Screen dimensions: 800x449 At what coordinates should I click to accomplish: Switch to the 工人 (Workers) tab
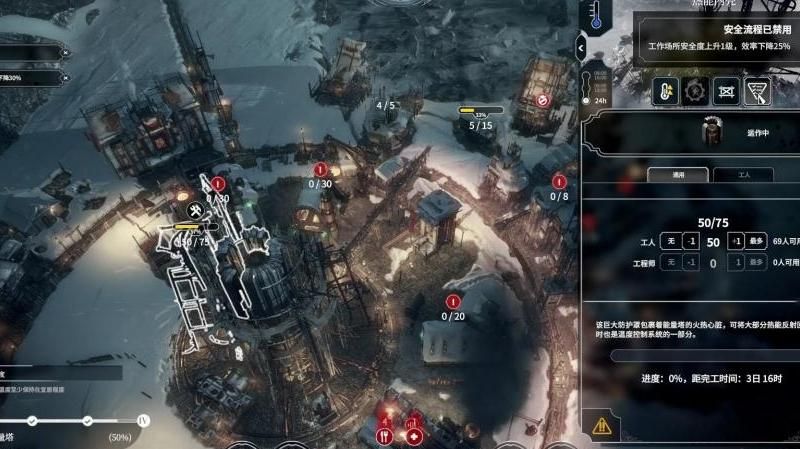(742, 174)
